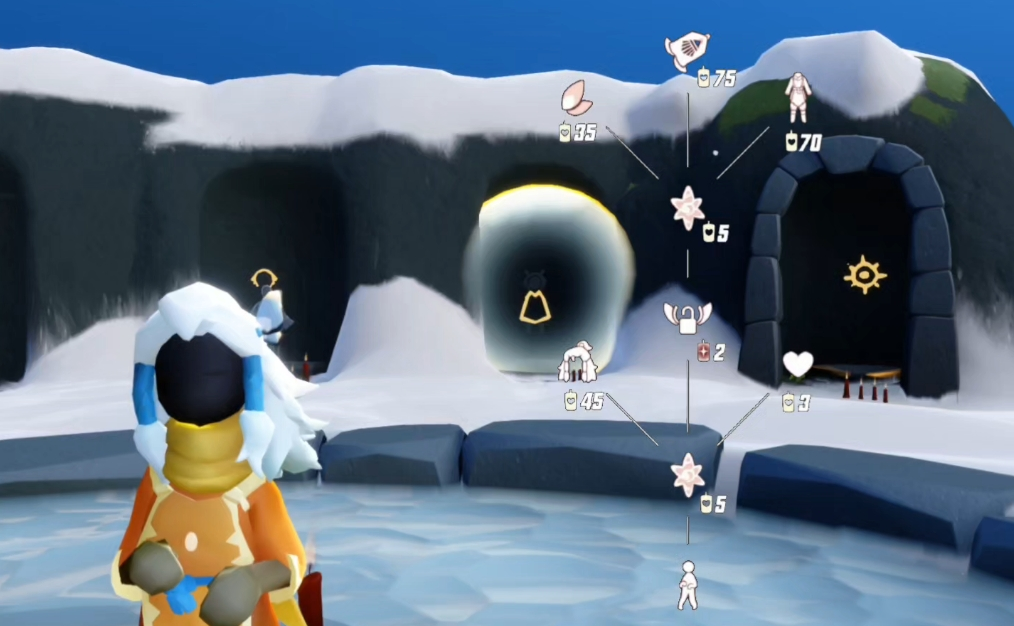This screenshot has width=1014, height=626.
Task: Choose the white hairstyle node costing 45
Action: (x=577, y=365)
